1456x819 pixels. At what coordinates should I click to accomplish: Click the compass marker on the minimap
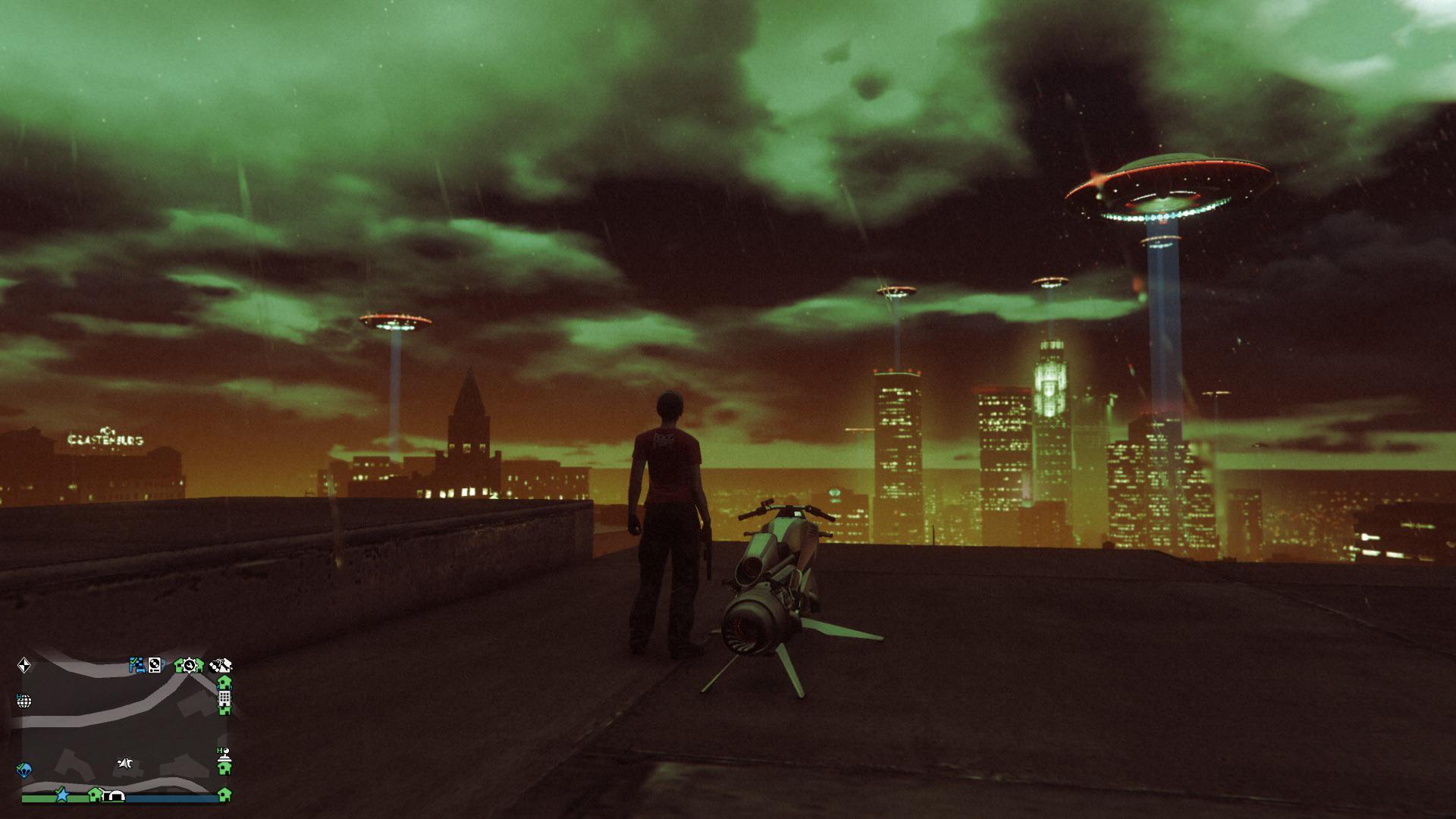(x=24, y=666)
